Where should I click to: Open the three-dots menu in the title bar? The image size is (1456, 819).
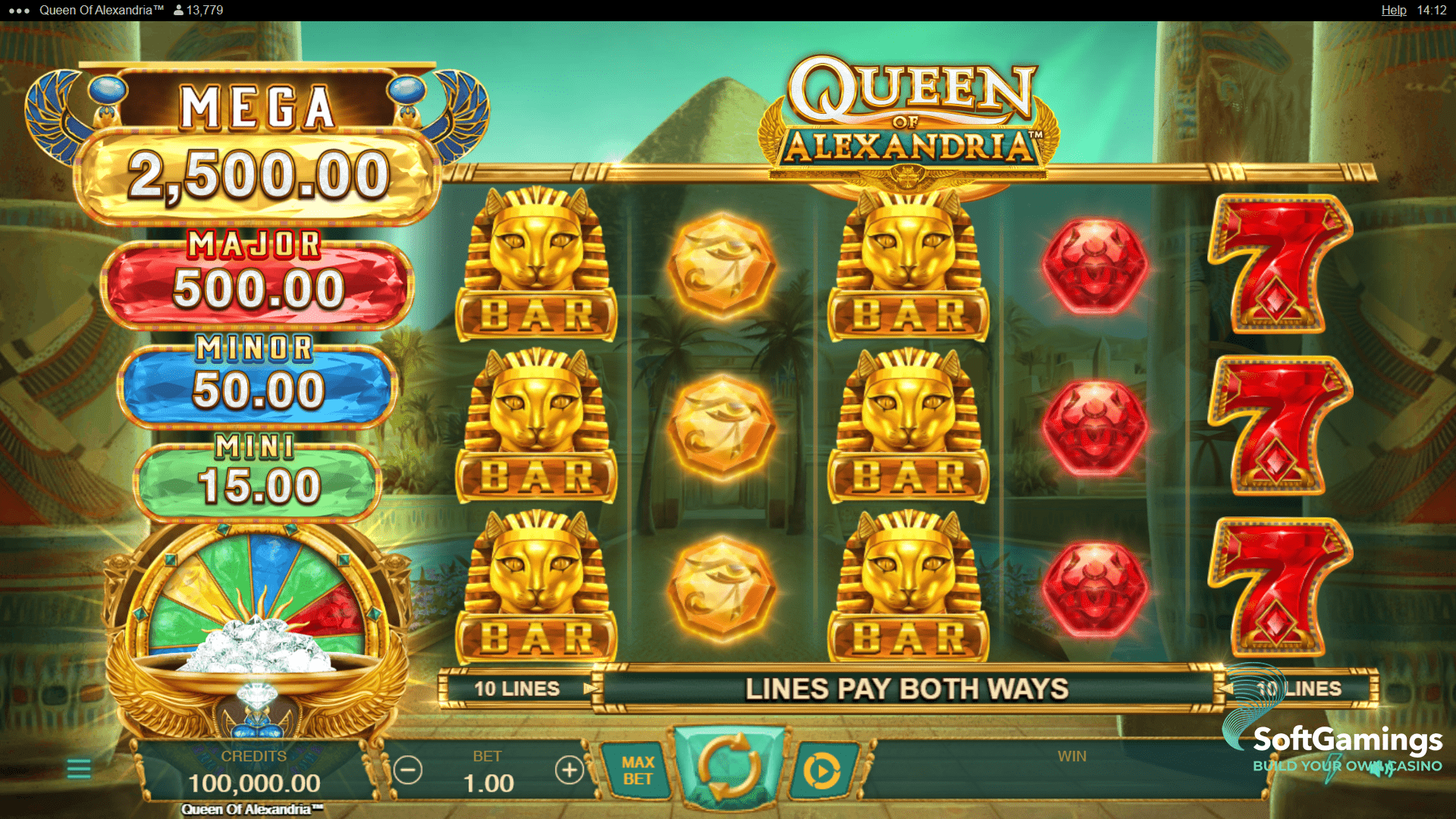(19, 11)
